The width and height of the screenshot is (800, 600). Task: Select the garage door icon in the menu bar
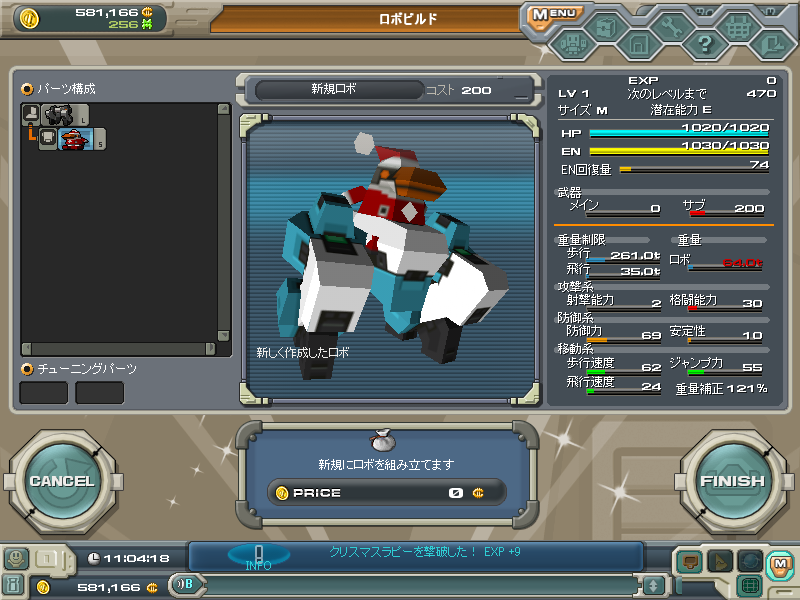pyautogui.click(x=639, y=44)
